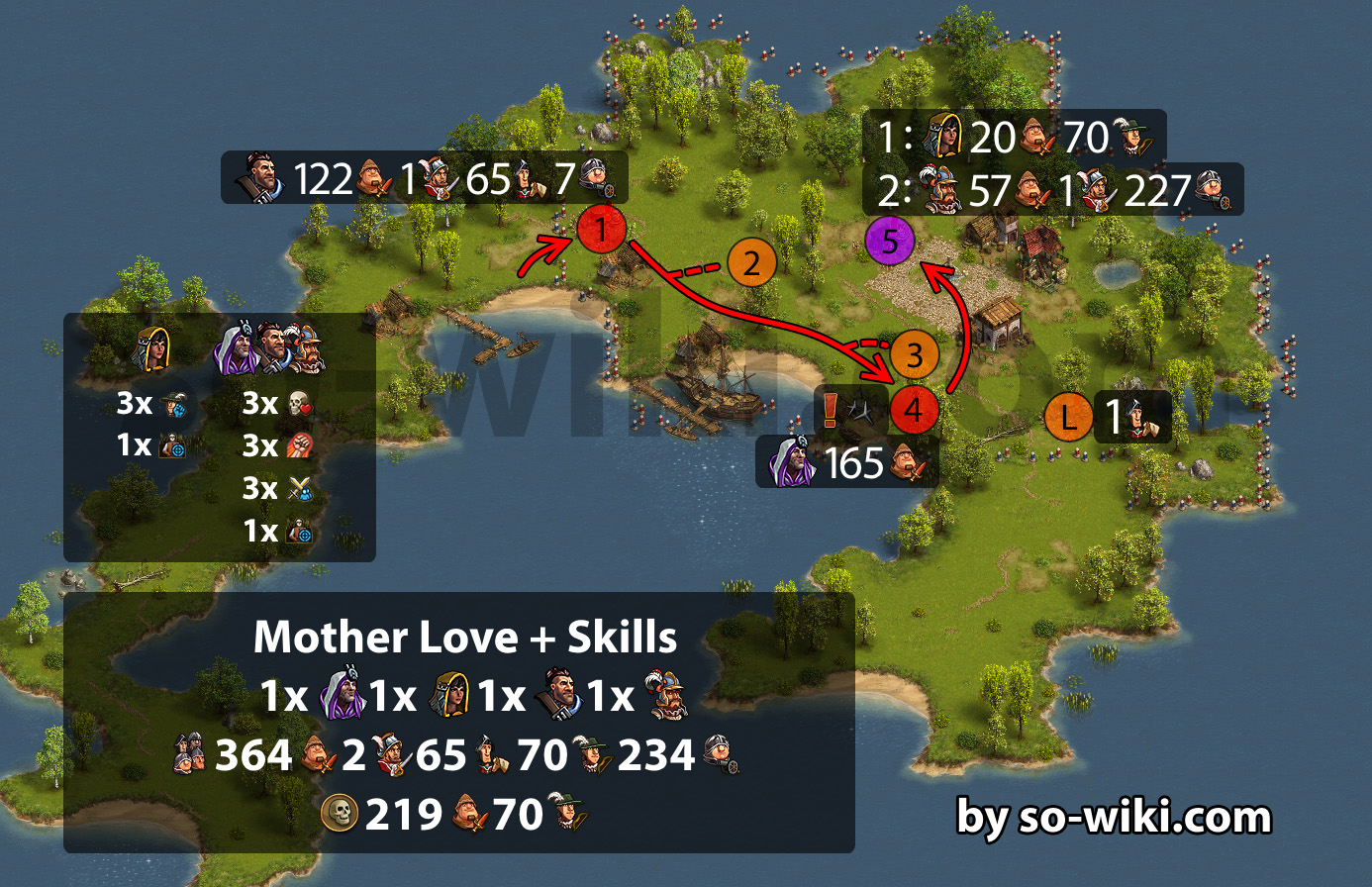Select red camp marker number 4
This screenshot has width=1372, height=887.
[x=914, y=410]
